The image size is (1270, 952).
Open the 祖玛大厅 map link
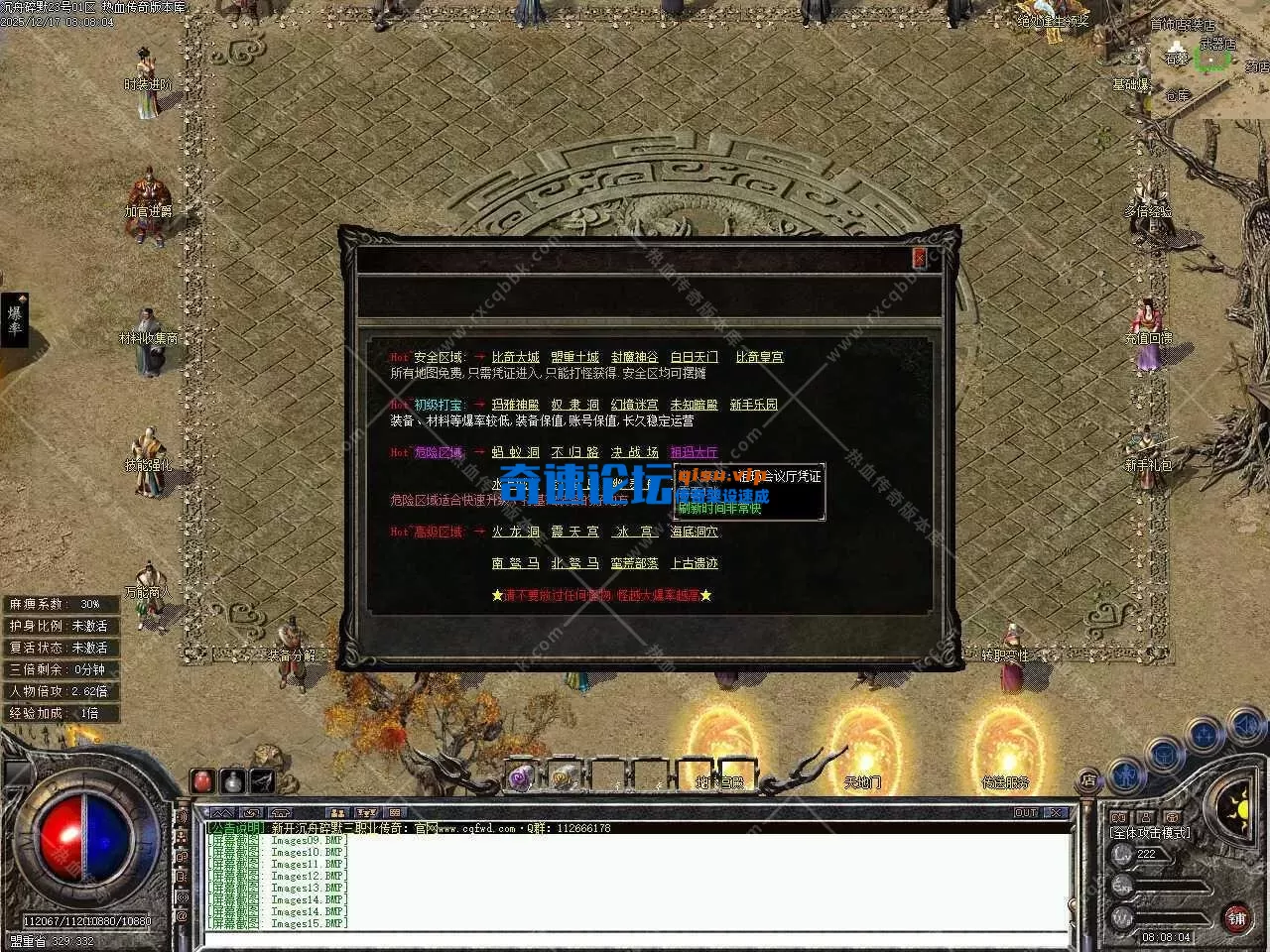pos(694,452)
